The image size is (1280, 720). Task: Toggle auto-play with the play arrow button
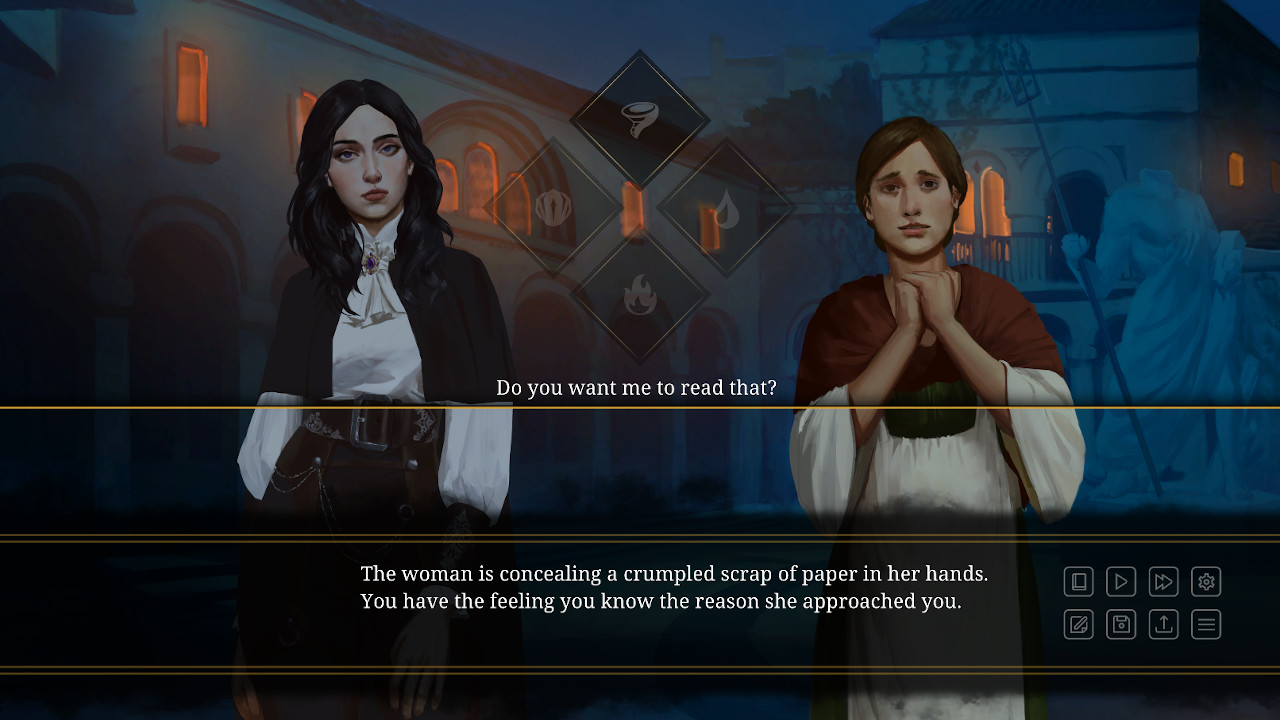[1121, 581]
